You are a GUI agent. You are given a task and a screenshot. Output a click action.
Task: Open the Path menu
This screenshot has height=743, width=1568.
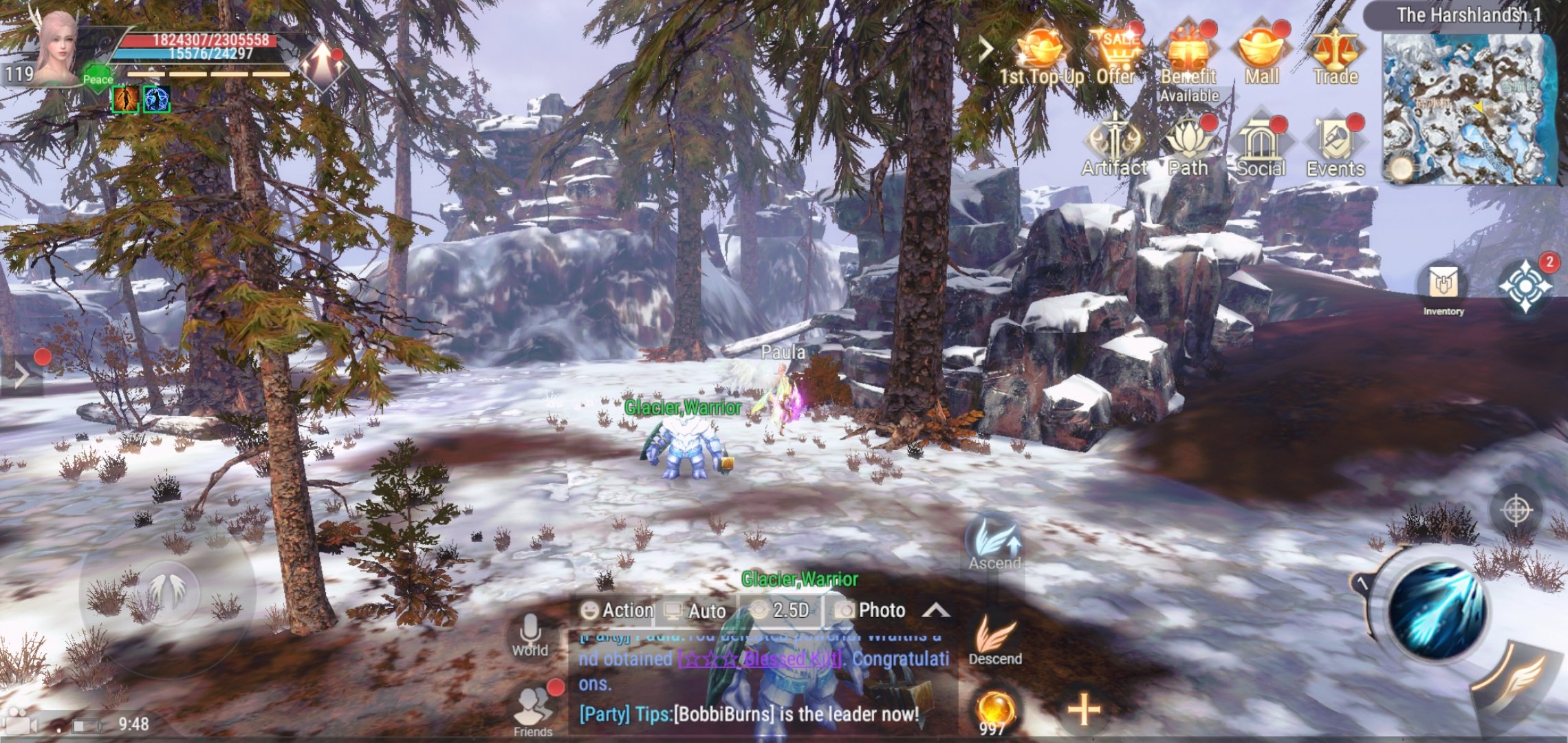click(1188, 146)
